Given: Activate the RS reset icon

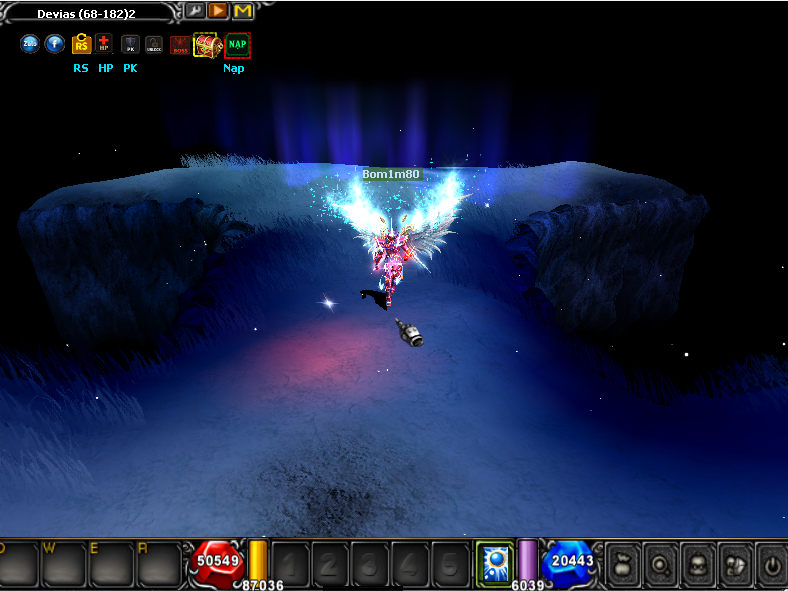Looking at the screenshot, I should point(81,44).
